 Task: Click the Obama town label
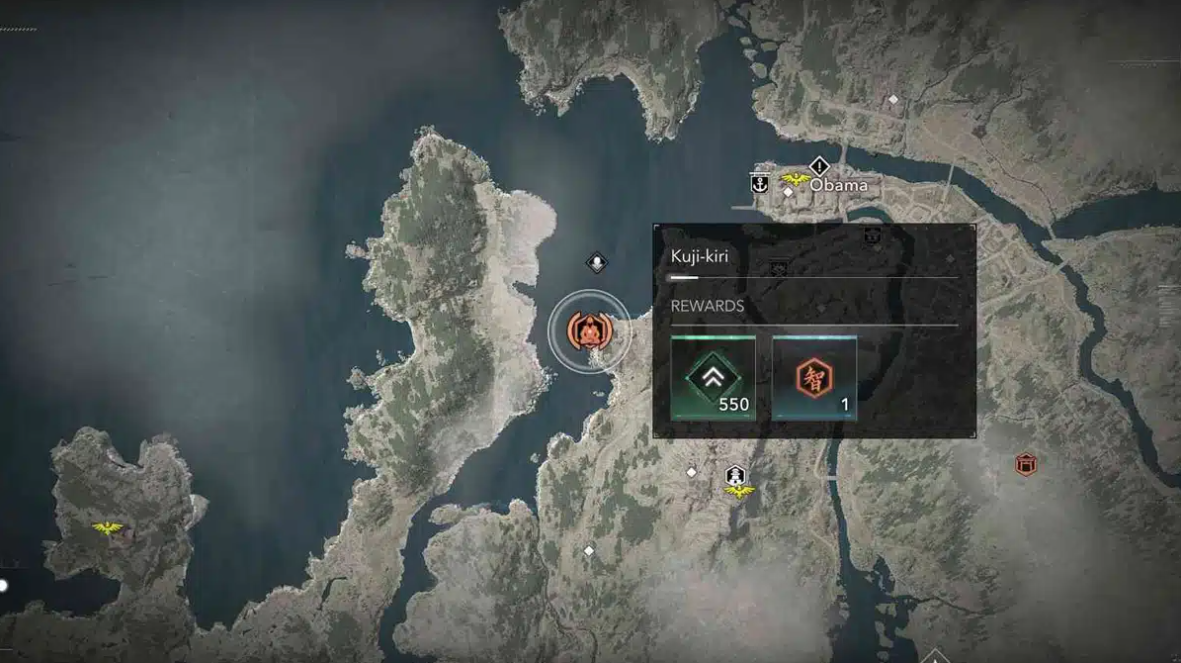(x=839, y=185)
